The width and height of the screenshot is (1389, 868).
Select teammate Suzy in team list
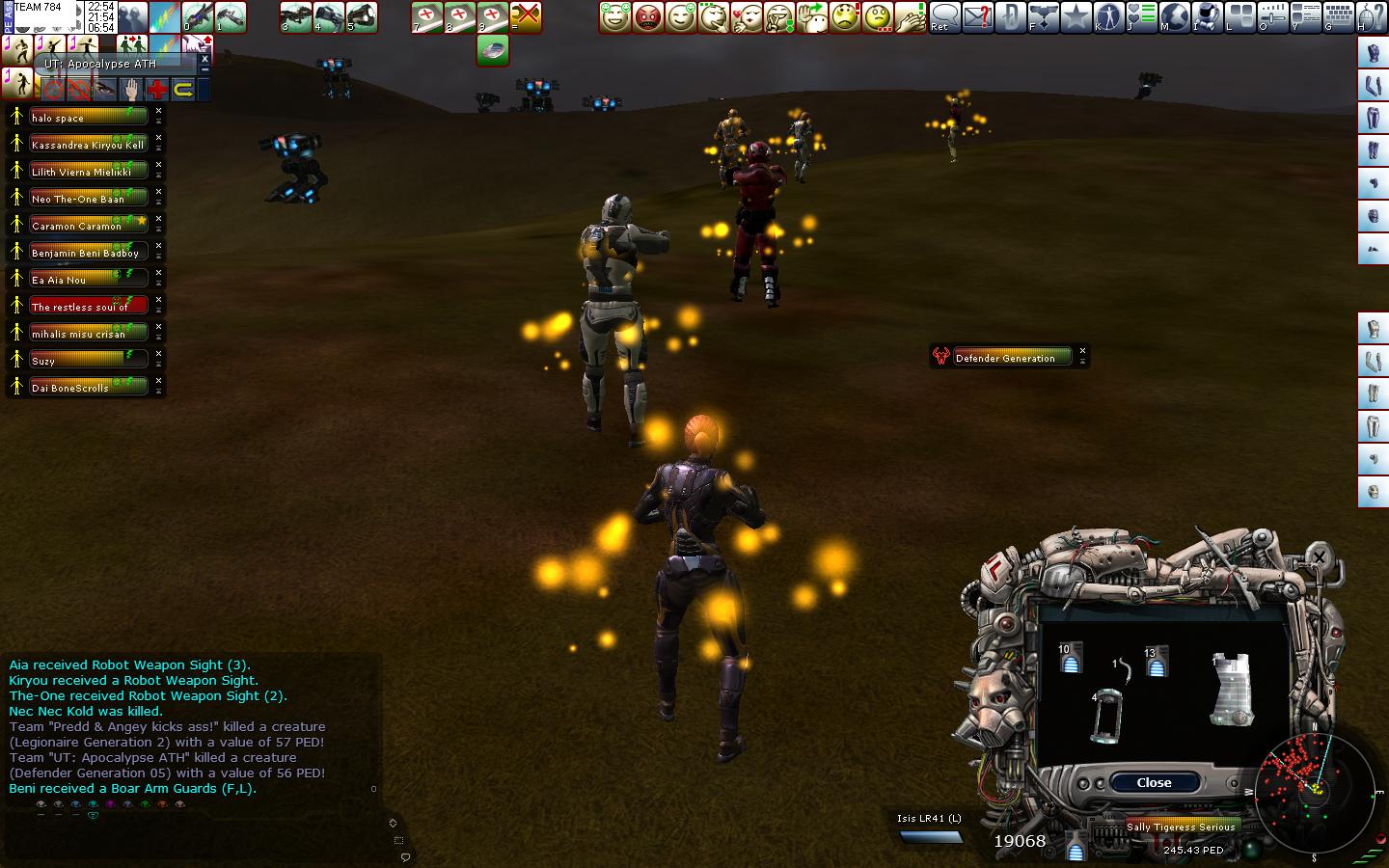coord(89,361)
